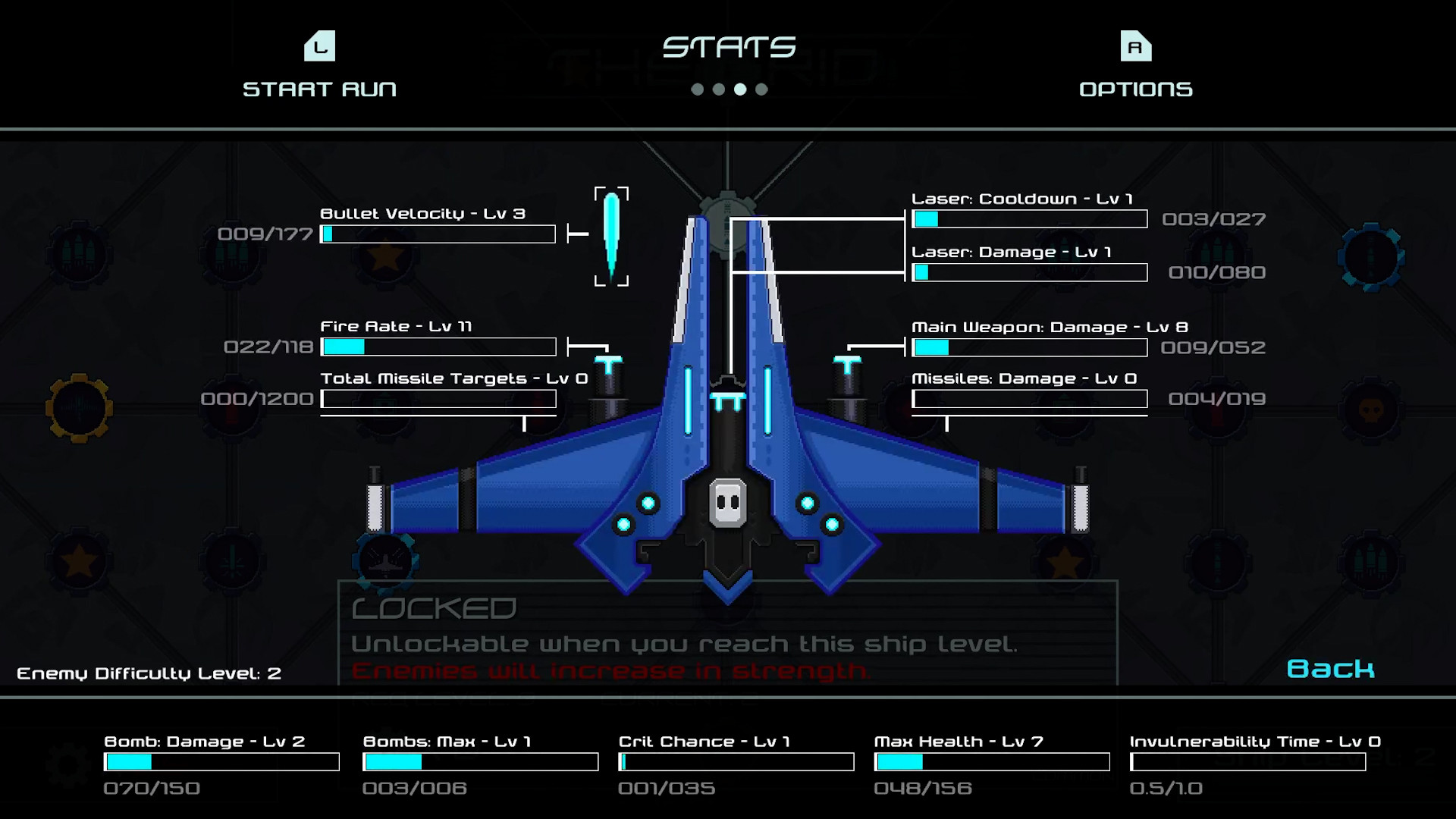Select the fourth page dot under STATS
The image size is (1456, 819).
click(761, 89)
